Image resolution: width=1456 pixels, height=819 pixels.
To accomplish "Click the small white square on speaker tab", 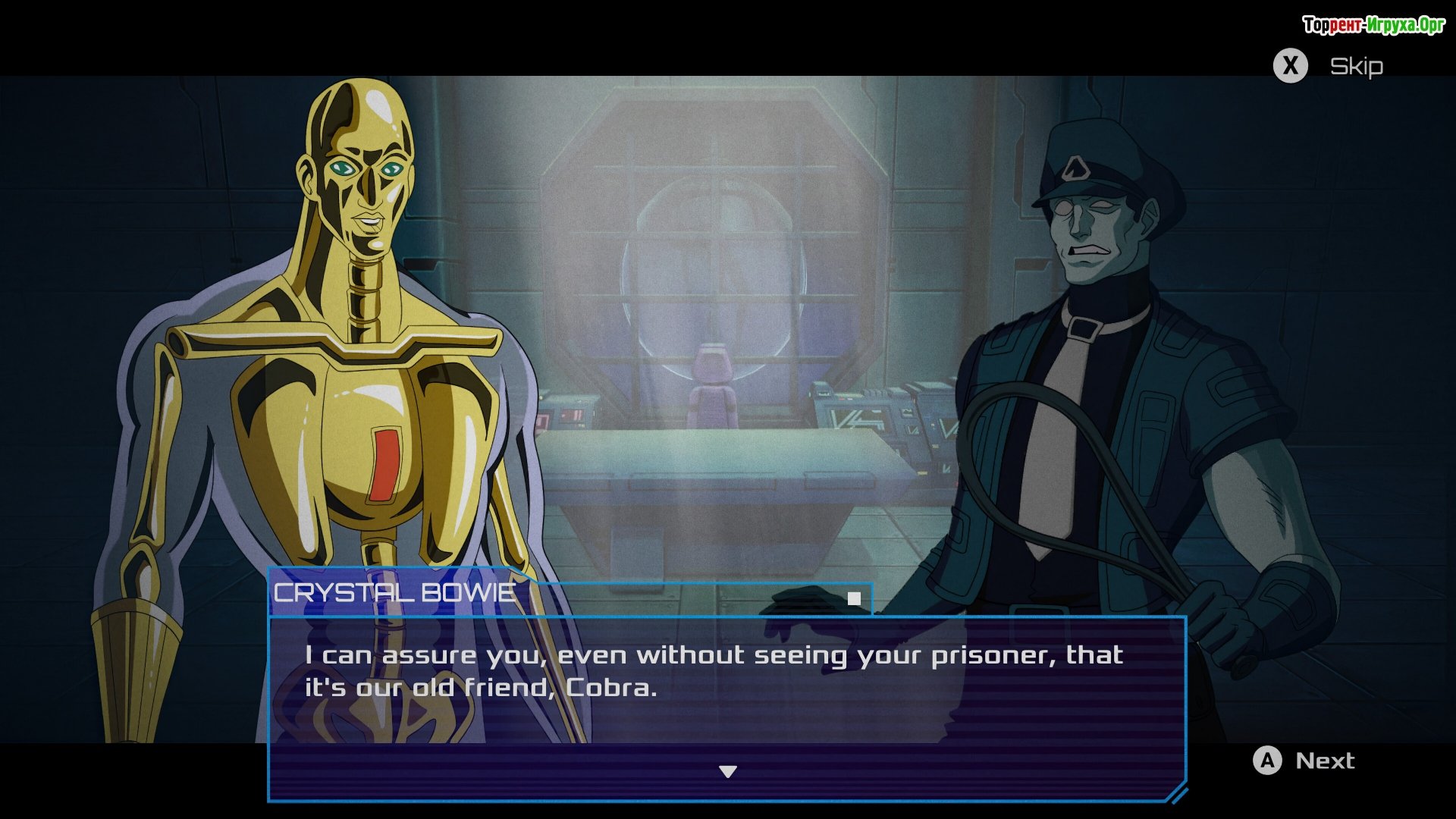I will tap(854, 599).
